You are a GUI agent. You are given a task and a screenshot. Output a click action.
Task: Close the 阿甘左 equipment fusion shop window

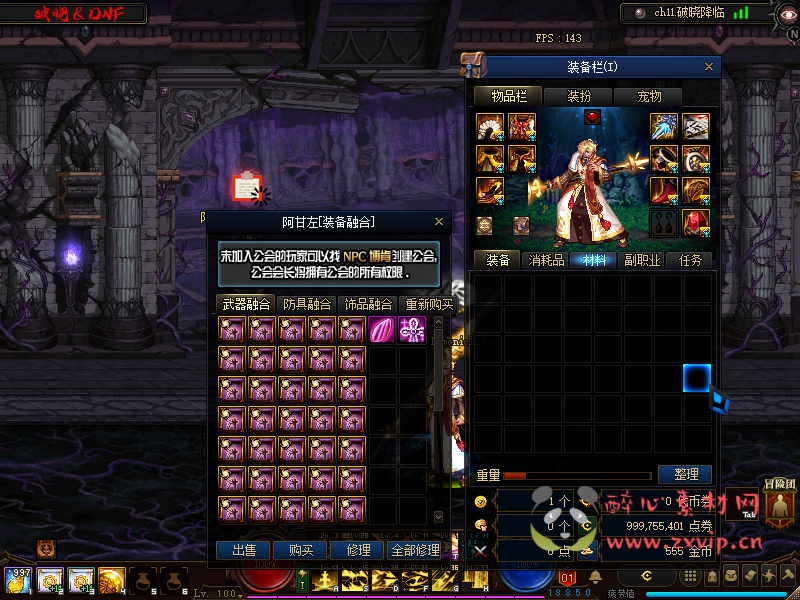click(x=439, y=222)
